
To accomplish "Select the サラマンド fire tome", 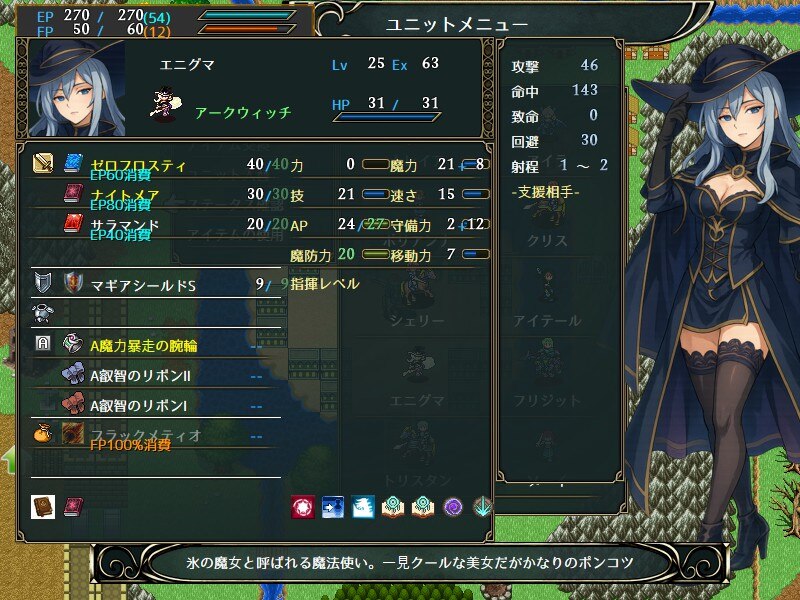I will 124,222.
